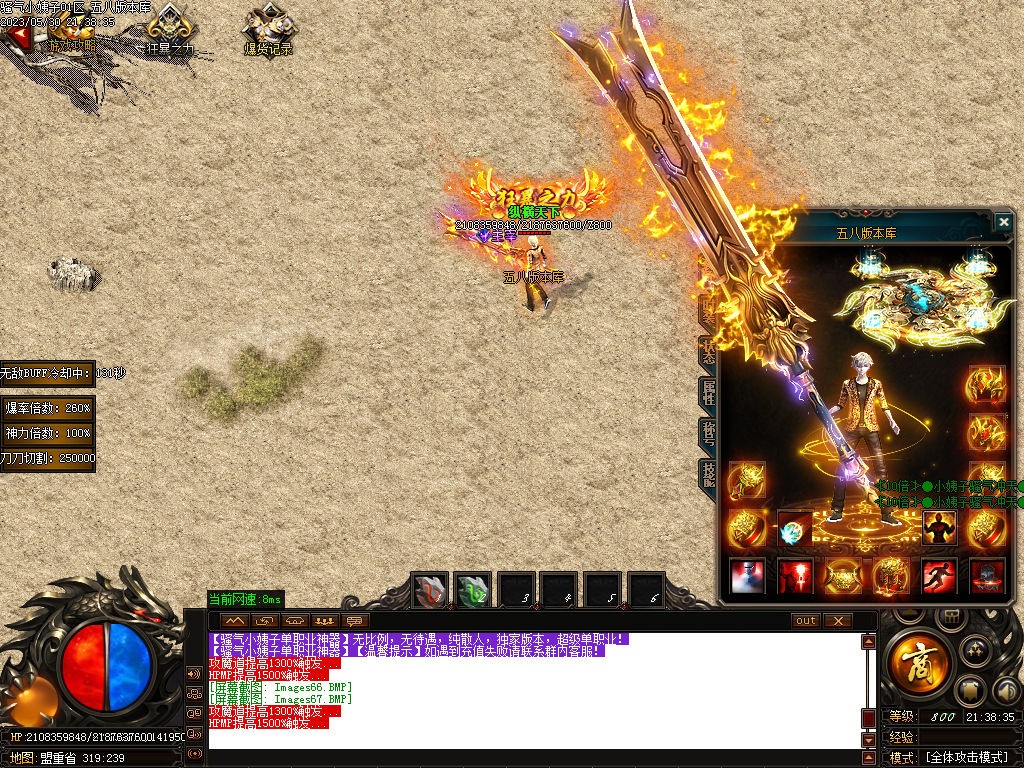The height and width of the screenshot is (768, 1024).
Task: Open the 游戏攻略 game guide icon
Action: click(x=70, y=33)
